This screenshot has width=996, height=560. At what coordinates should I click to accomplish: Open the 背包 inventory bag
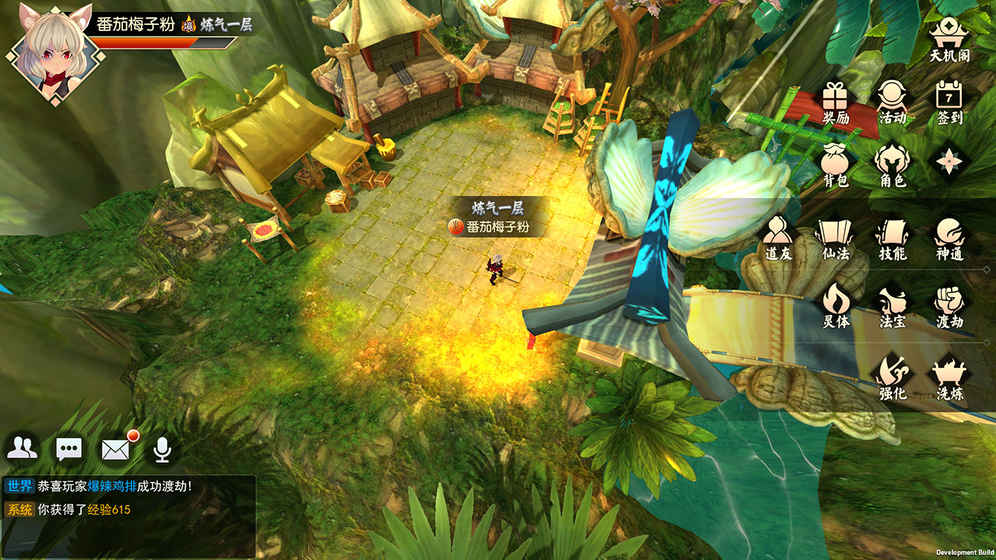pos(835,164)
